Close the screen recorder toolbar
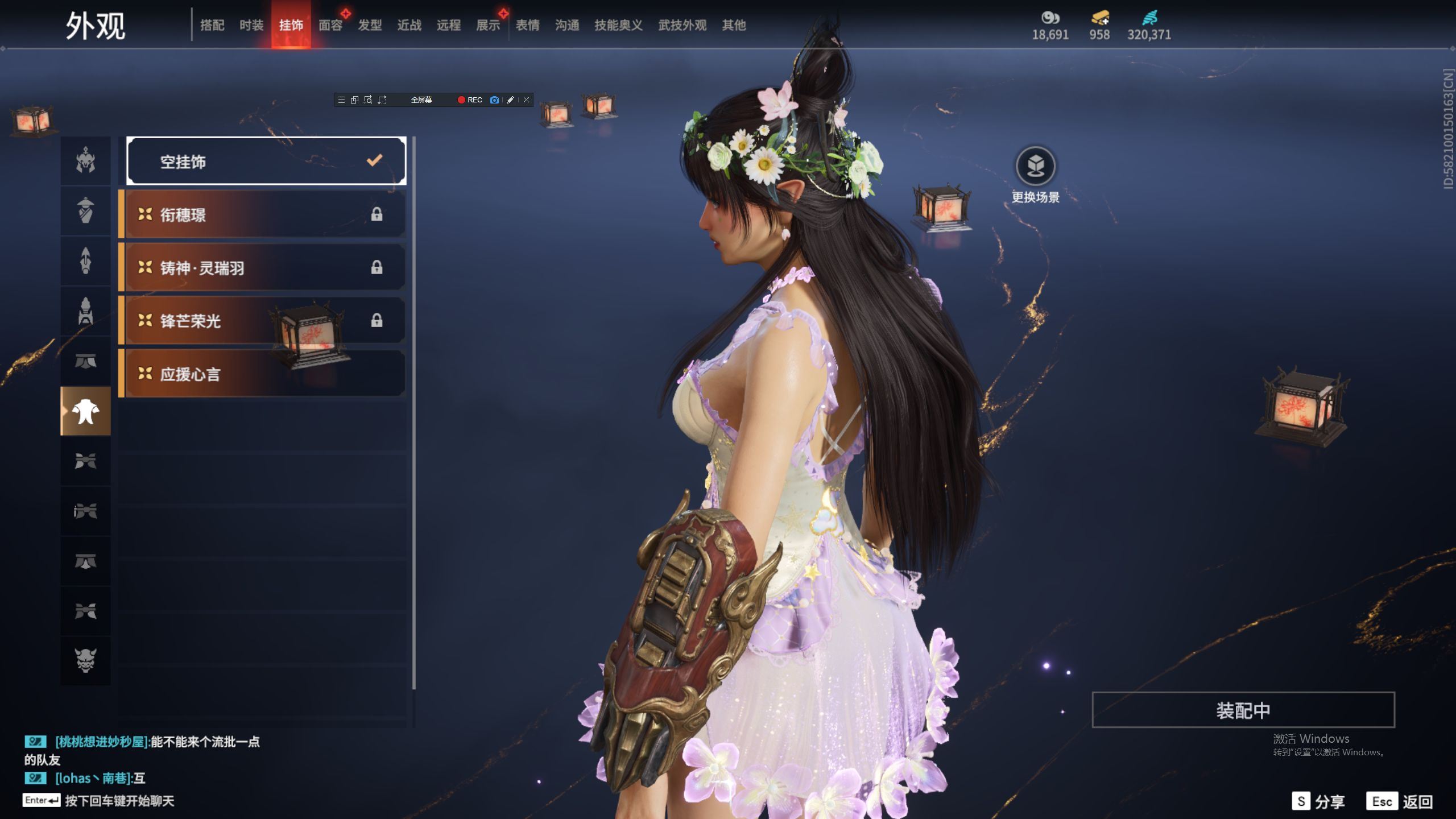Screen dimensions: 1456x819 [x=527, y=100]
